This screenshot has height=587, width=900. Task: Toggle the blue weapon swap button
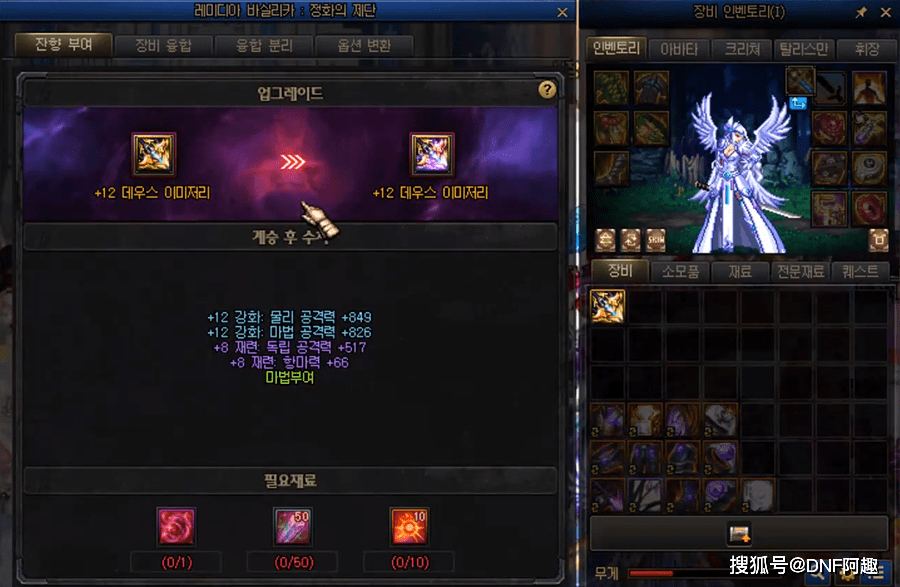(798, 102)
